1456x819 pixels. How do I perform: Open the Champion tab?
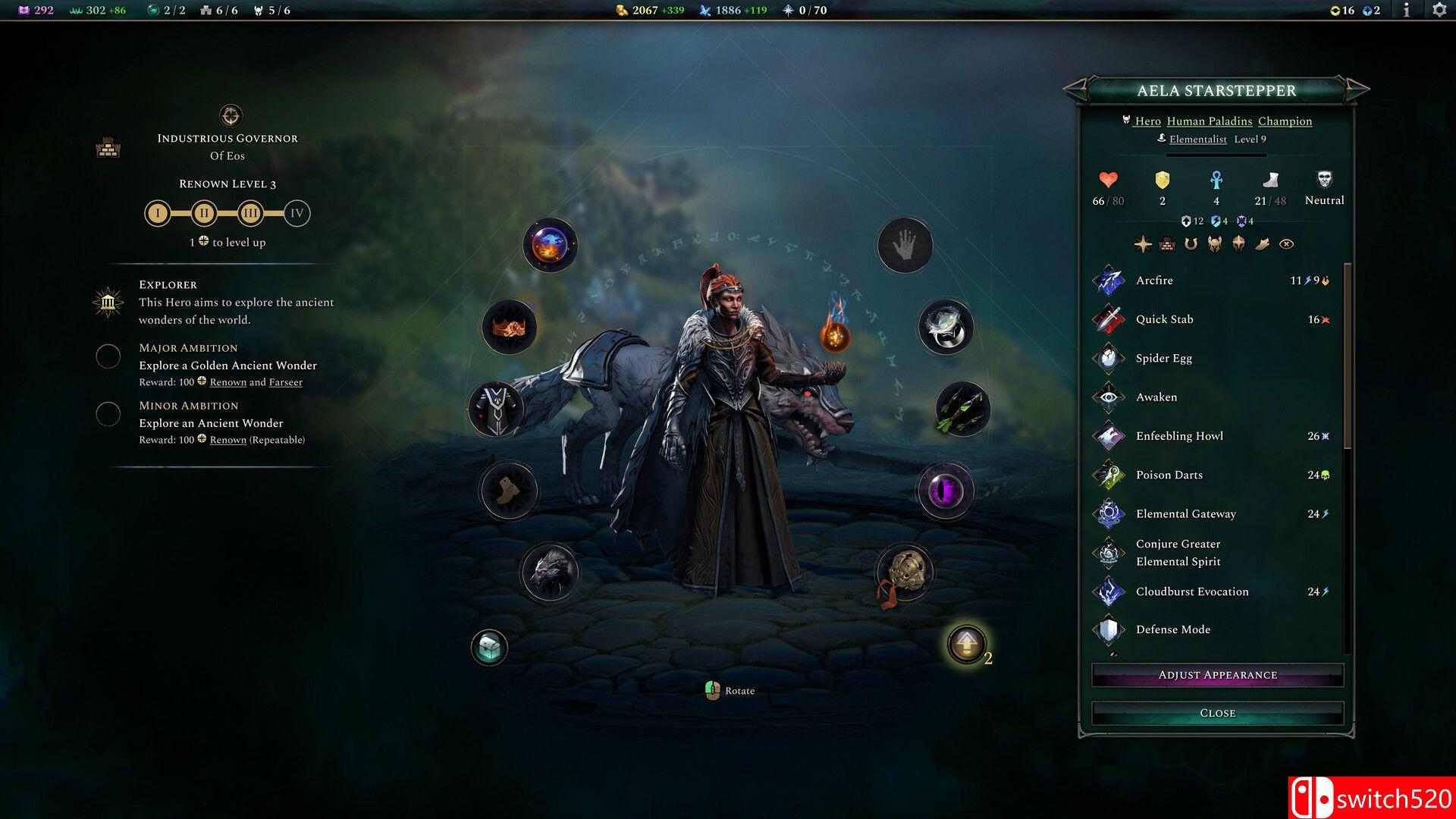pos(1285,121)
